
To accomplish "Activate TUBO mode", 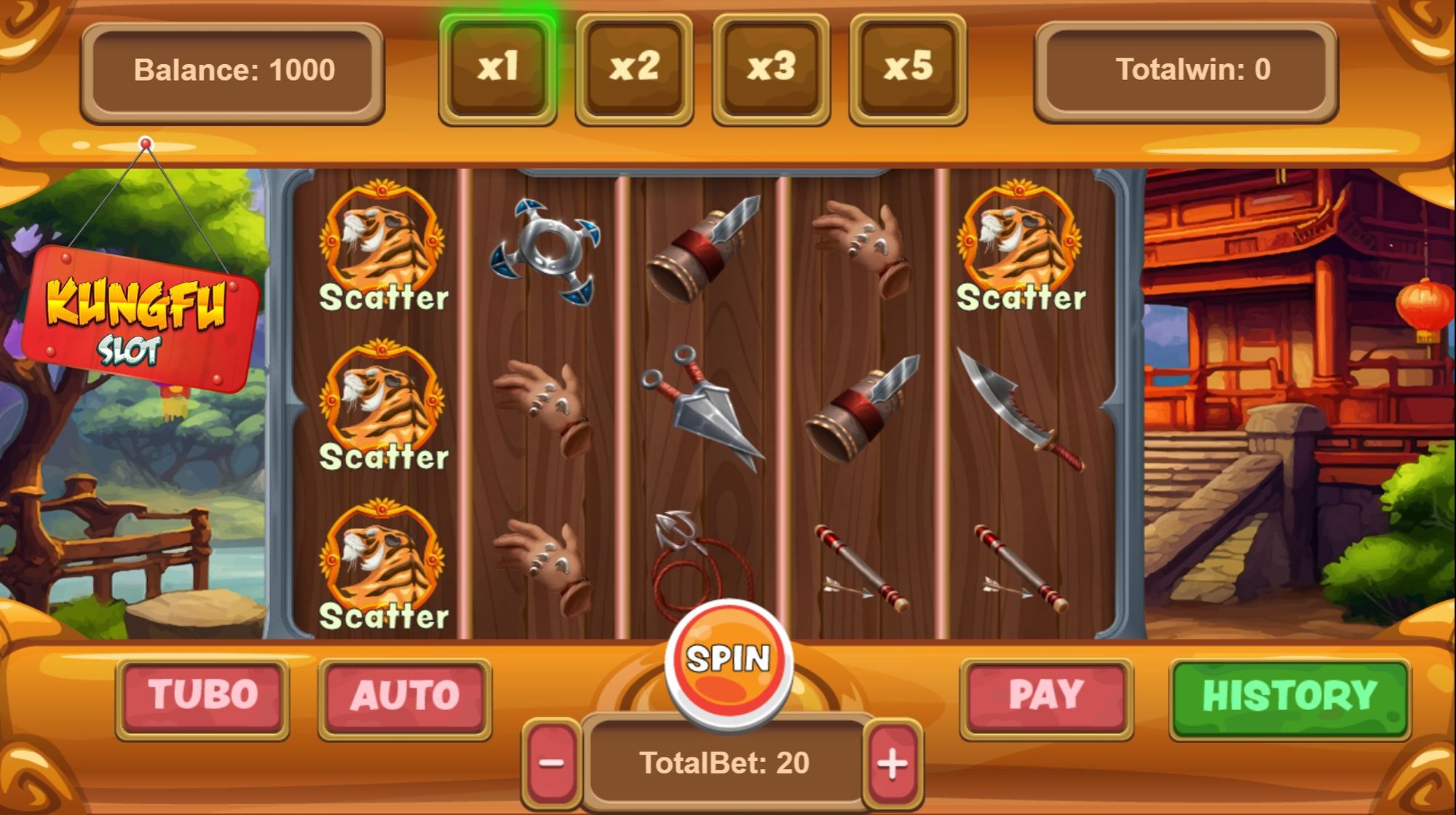I will pyautogui.click(x=202, y=693).
